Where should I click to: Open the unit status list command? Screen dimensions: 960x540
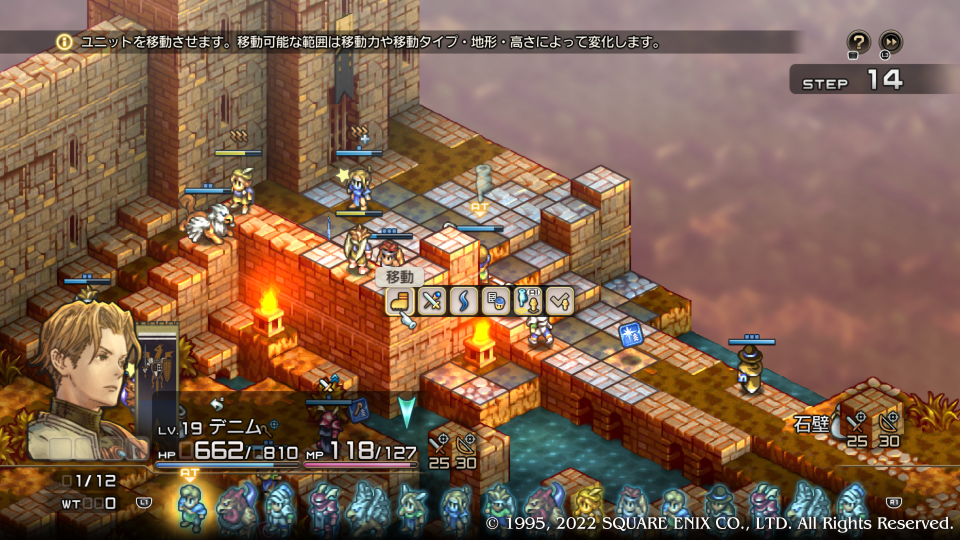pyautogui.click(x=494, y=300)
